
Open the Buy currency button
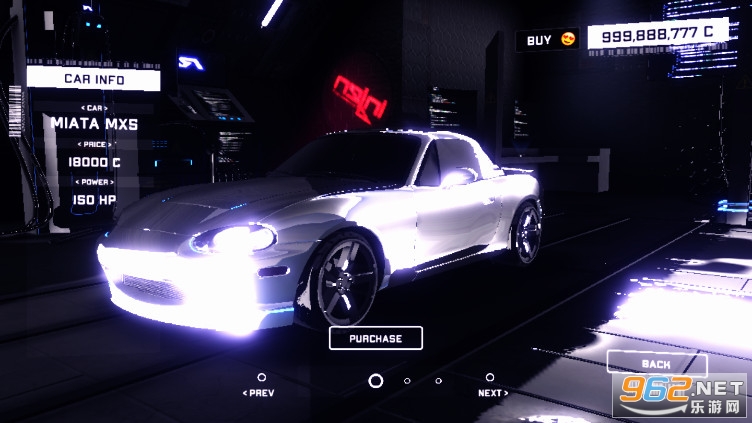point(550,40)
